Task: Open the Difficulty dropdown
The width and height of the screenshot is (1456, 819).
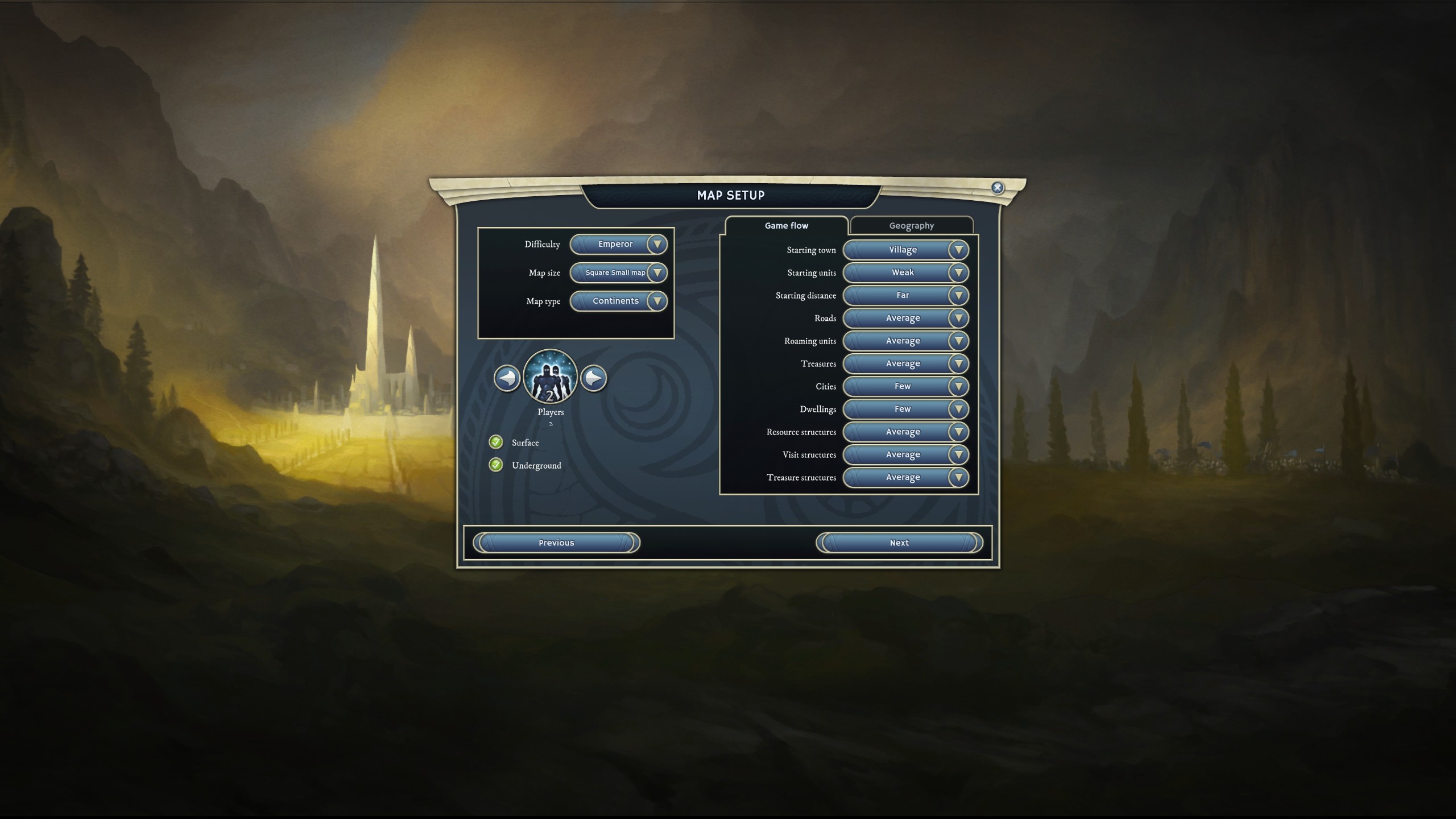Action: tap(618, 245)
